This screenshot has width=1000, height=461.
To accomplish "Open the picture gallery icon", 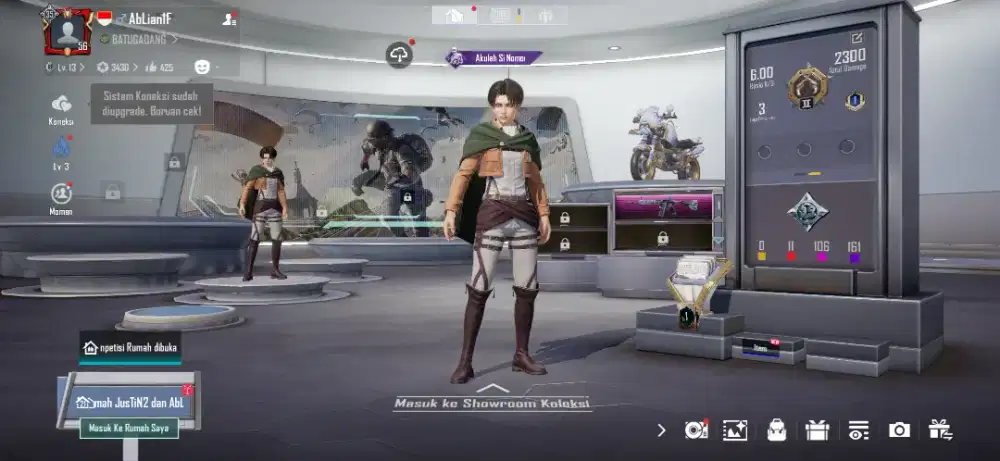I will click(x=736, y=430).
